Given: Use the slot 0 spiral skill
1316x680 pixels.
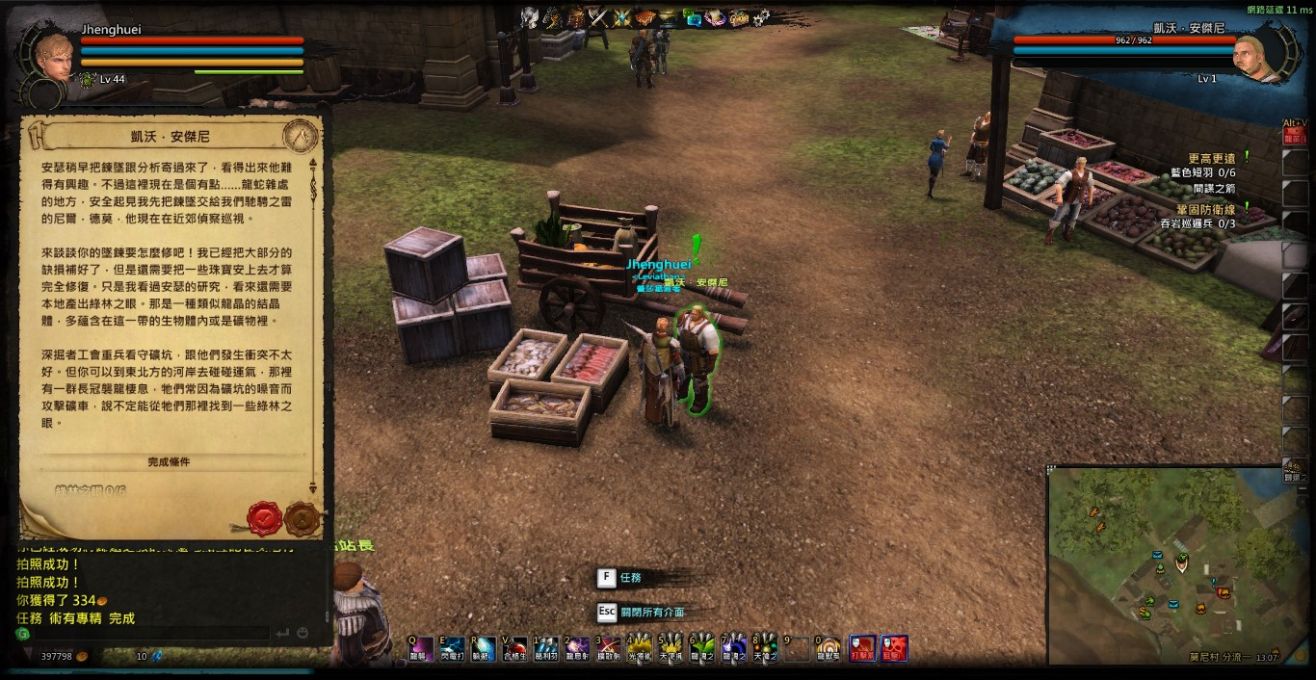Looking at the screenshot, I should pyautogui.click(x=827, y=649).
